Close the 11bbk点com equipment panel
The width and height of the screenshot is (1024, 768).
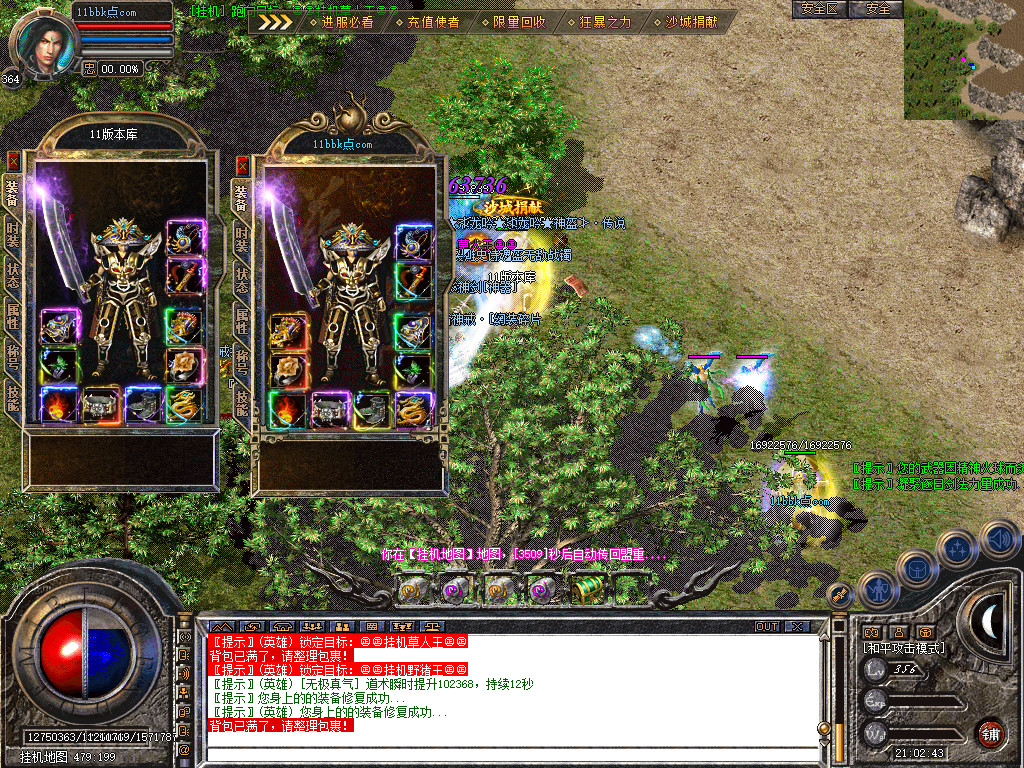[241, 165]
